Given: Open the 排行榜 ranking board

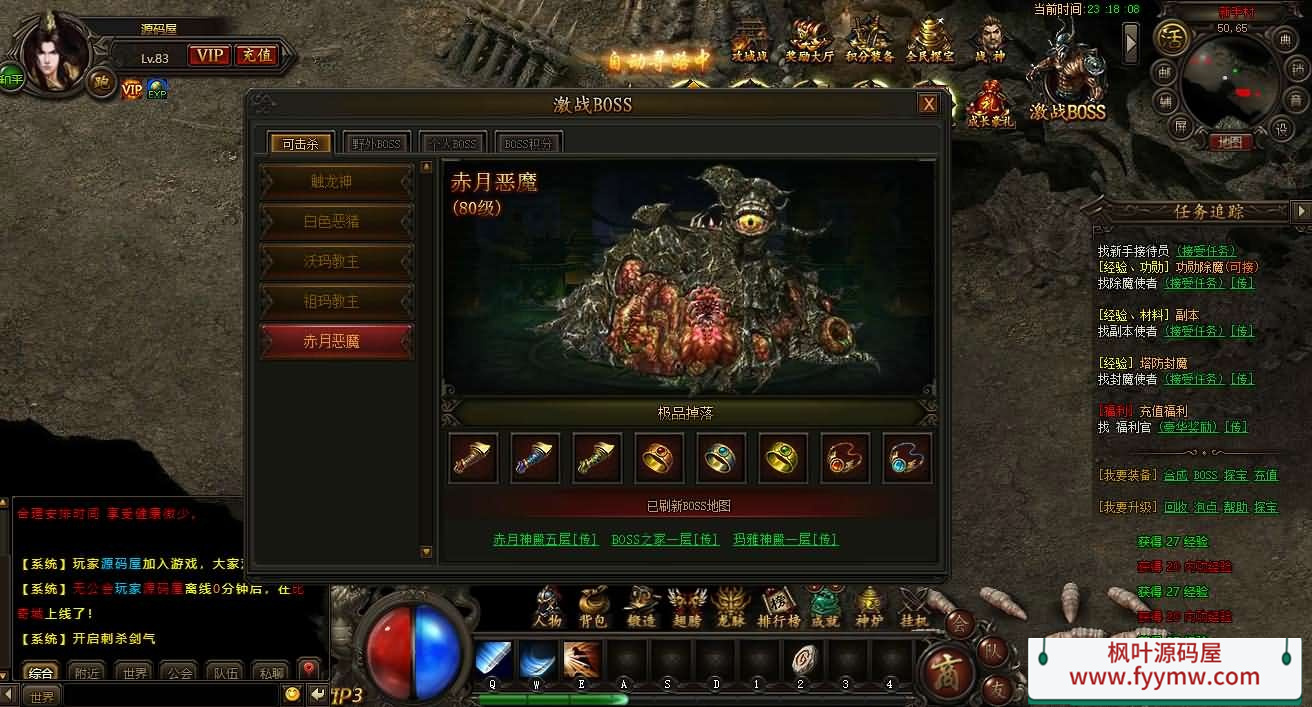Looking at the screenshot, I should coord(780,606).
